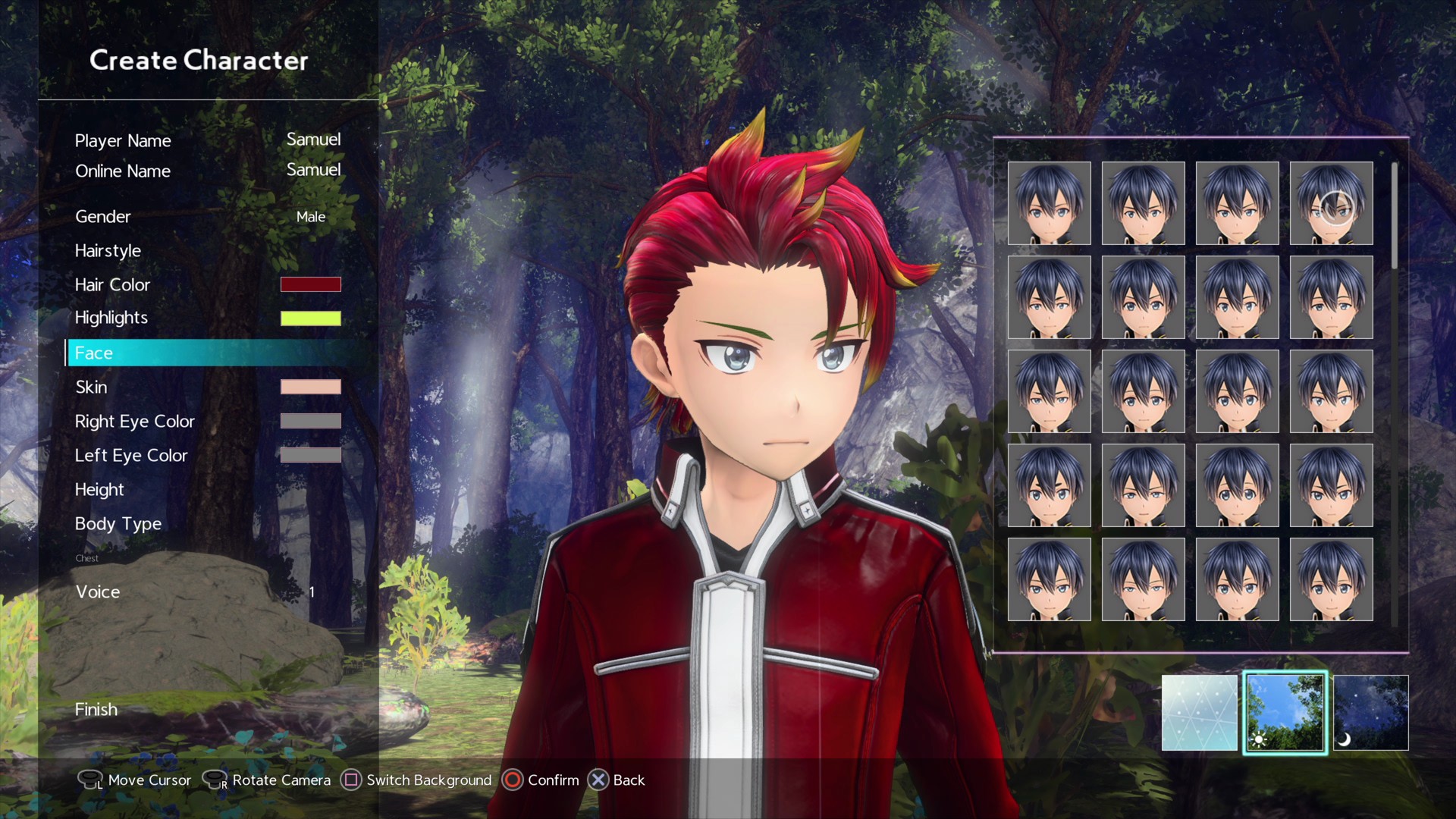
Task: Open the Body Type option
Action: click(118, 523)
